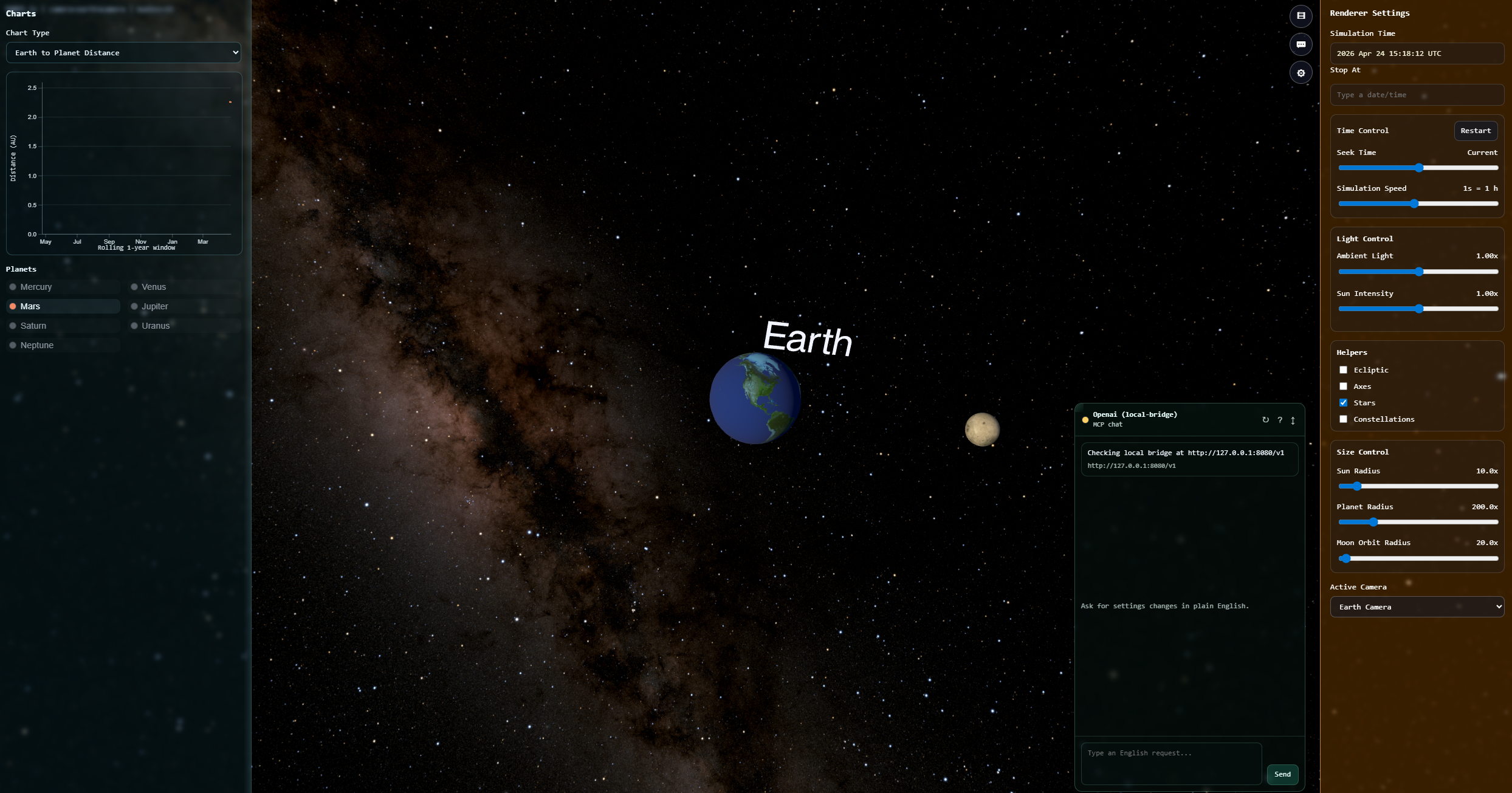Open the Chart Type dropdown
Image resolution: width=1512 pixels, height=793 pixels.
pos(123,52)
